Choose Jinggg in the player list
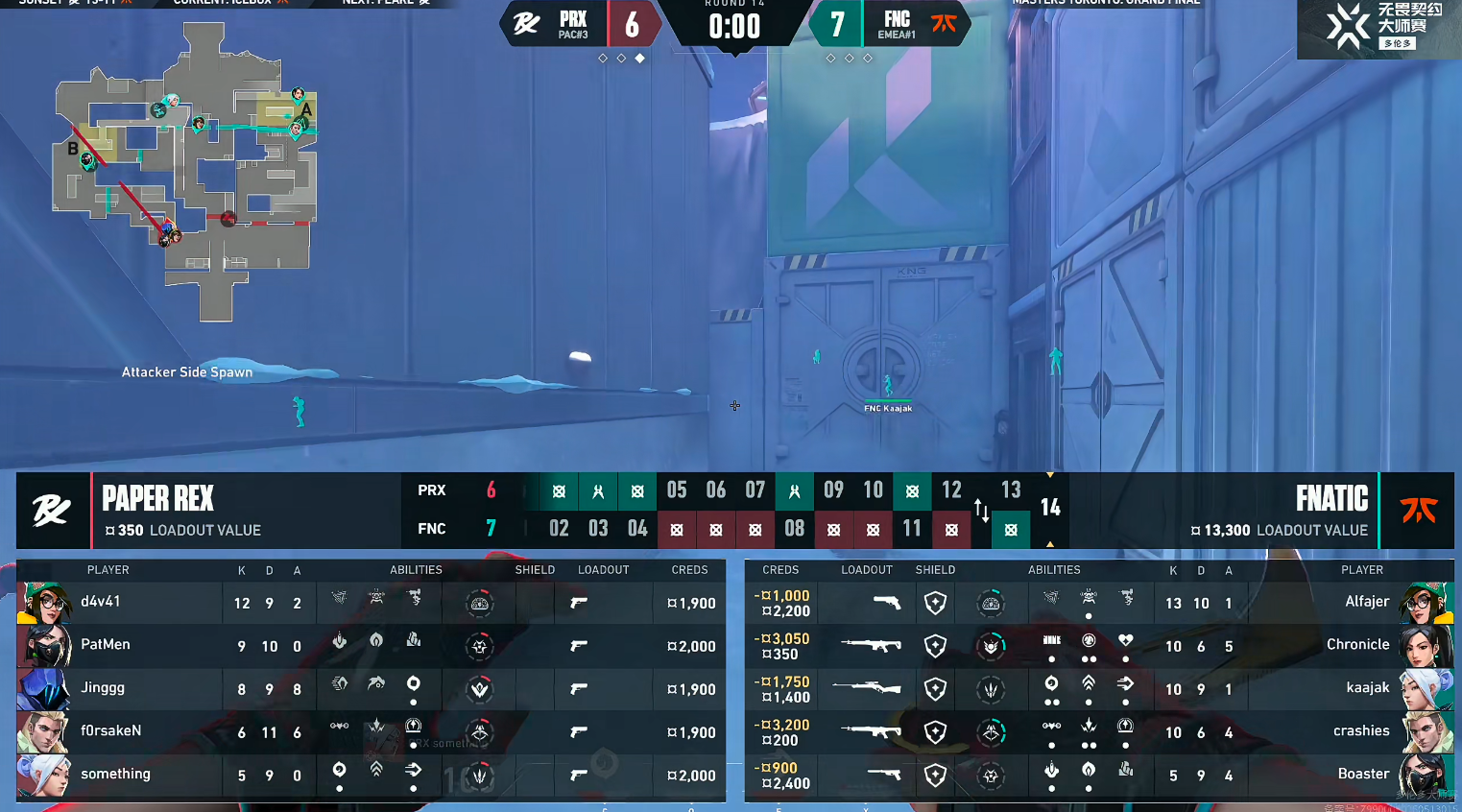This screenshot has height=812, width=1462. click(103, 688)
